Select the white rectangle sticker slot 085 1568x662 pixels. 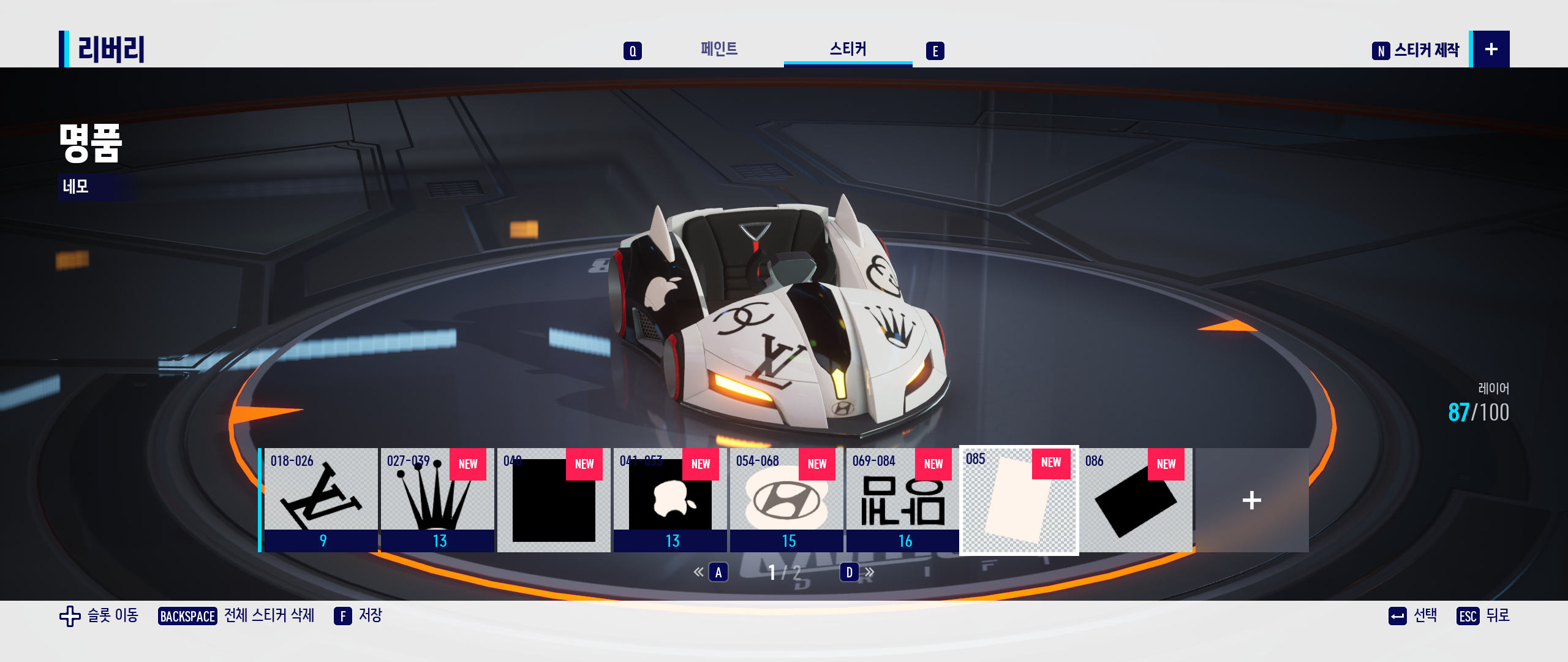pyautogui.click(x=1019, y=500)
